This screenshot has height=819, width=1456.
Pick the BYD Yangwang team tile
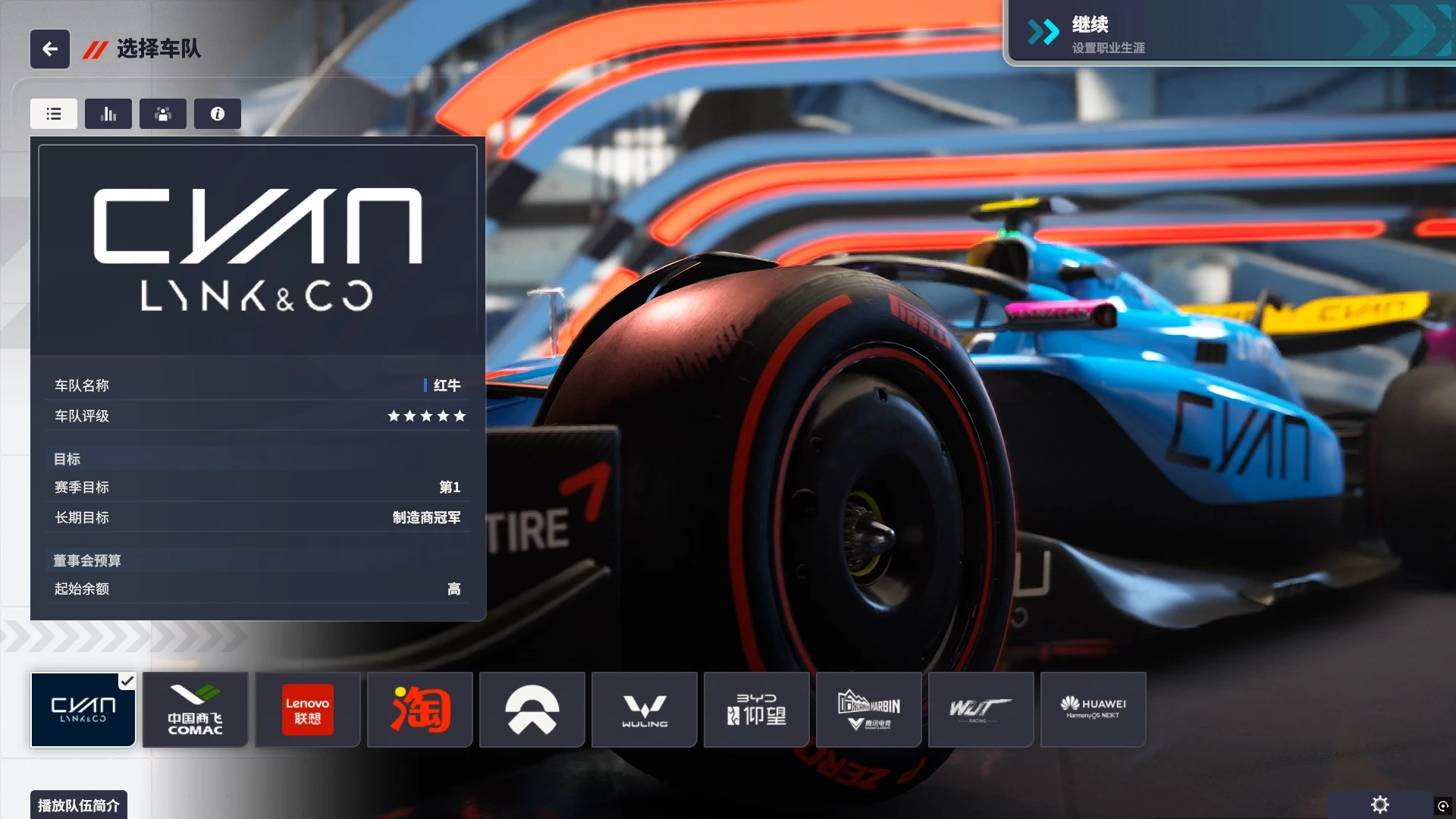pos(757,710)
